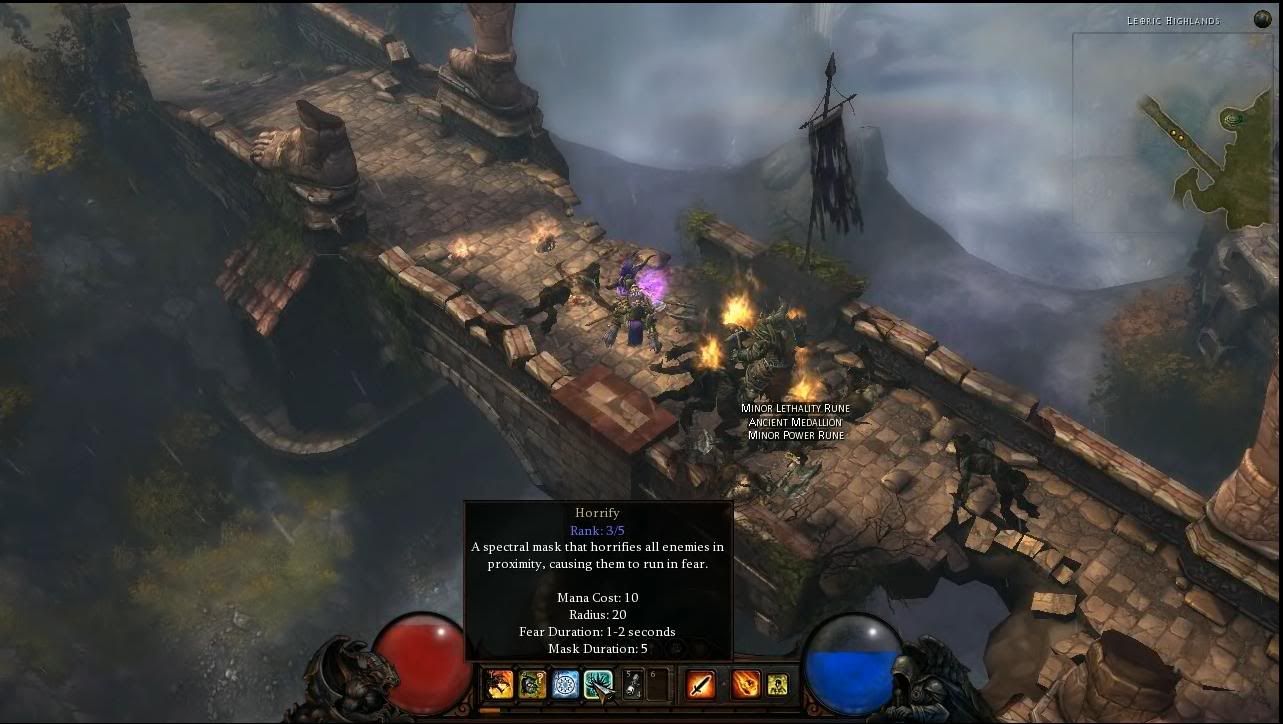
Task: Select the Horrify skill on the action bar
Action: click(598, 685)
